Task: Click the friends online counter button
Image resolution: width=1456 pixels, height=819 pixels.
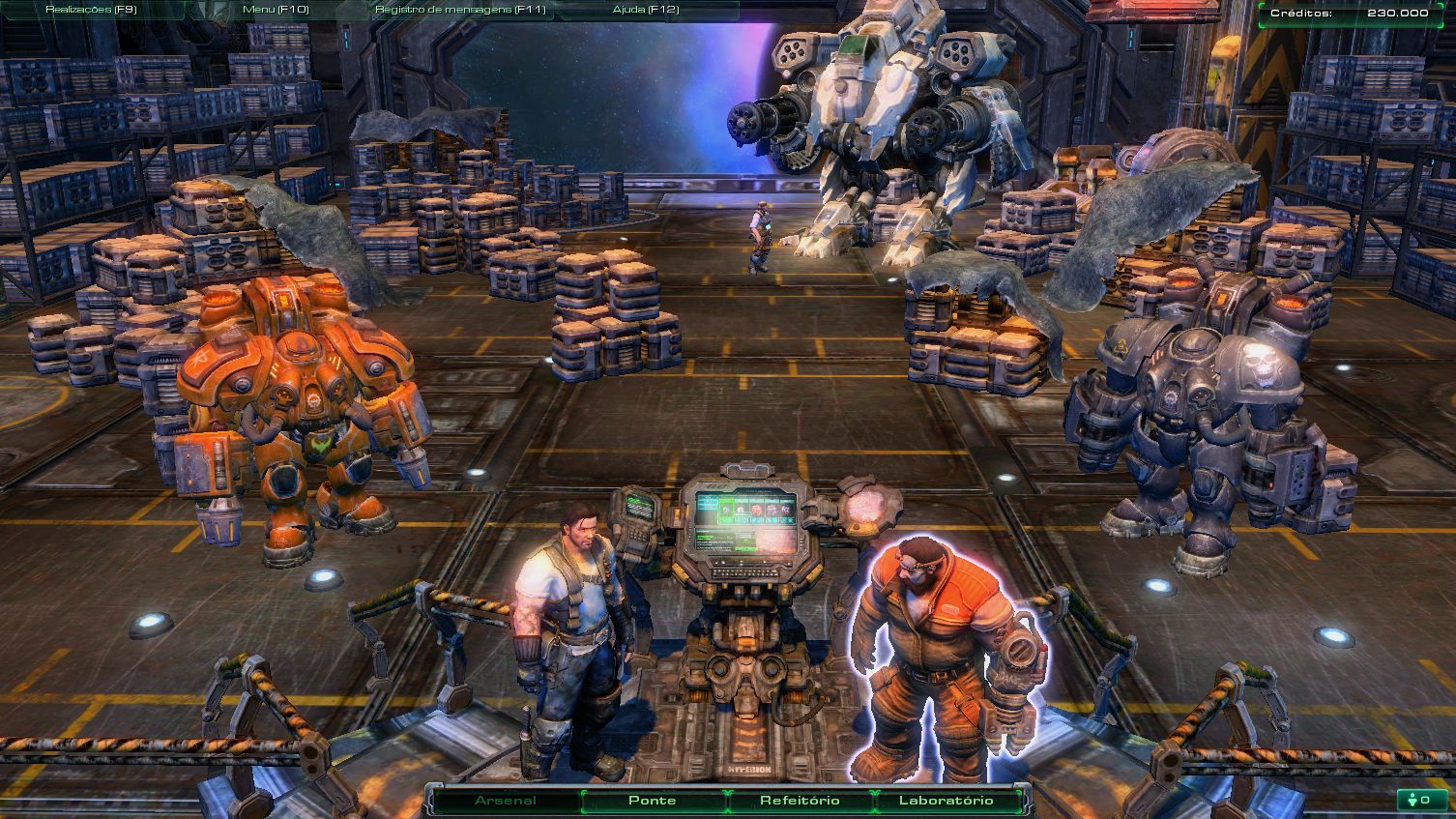Action: click(1420, 801)
